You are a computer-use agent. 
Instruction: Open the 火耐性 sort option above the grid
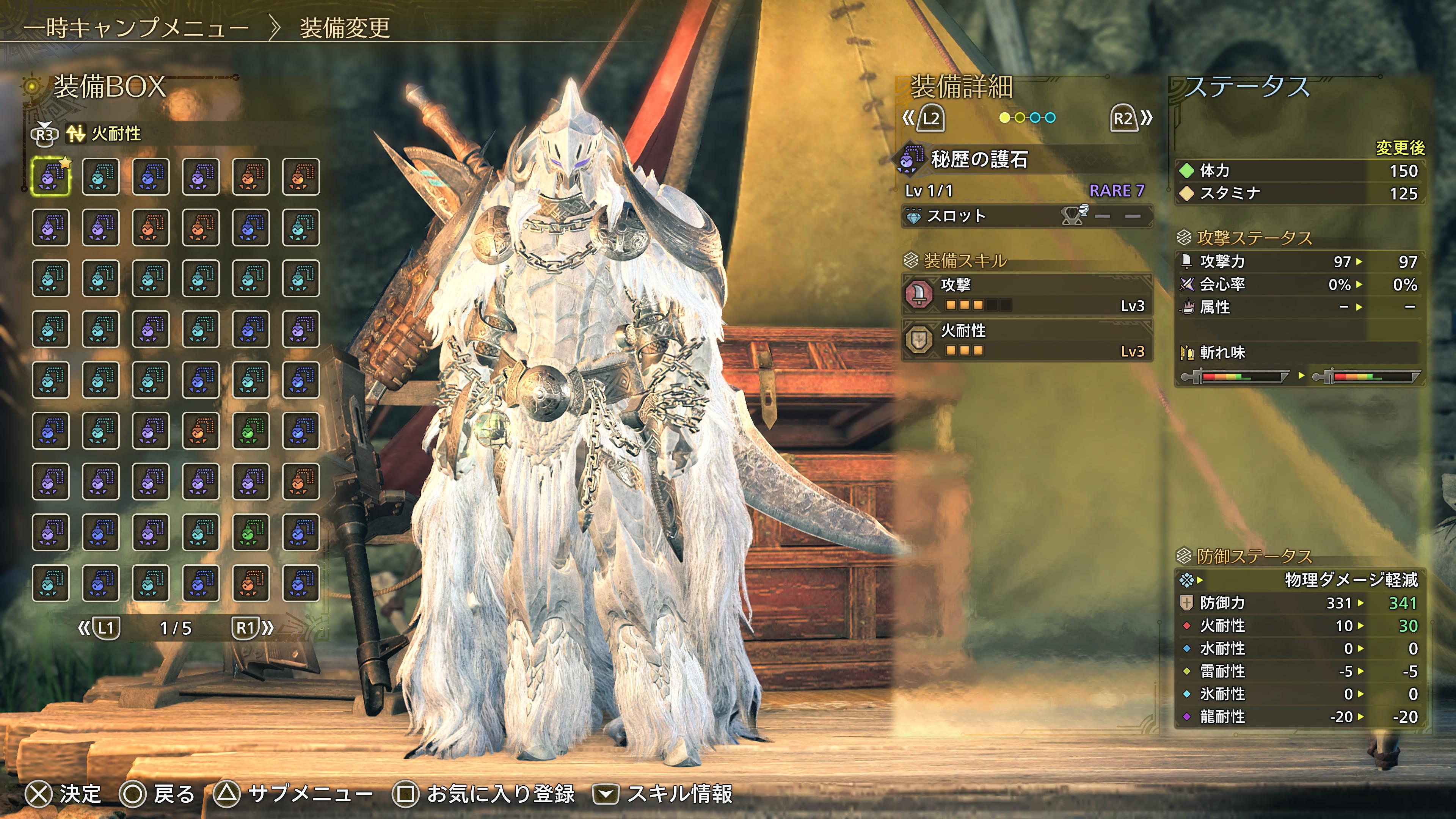tap(104, 134)
